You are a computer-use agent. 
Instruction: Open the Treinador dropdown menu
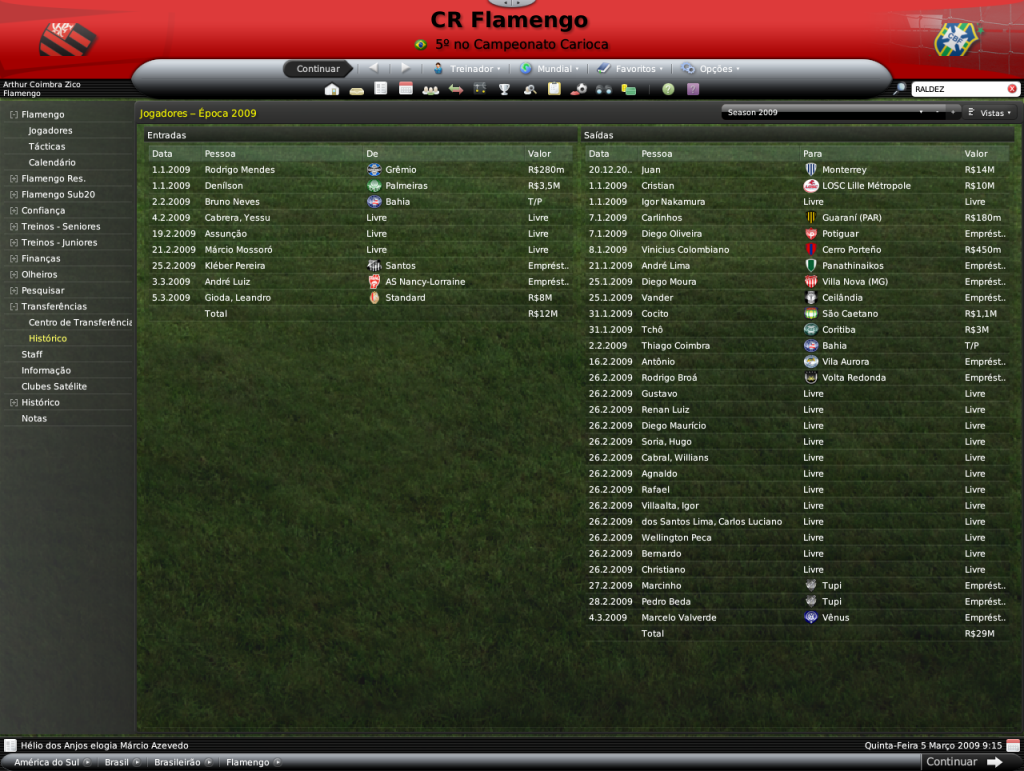[x=468, y=69]
